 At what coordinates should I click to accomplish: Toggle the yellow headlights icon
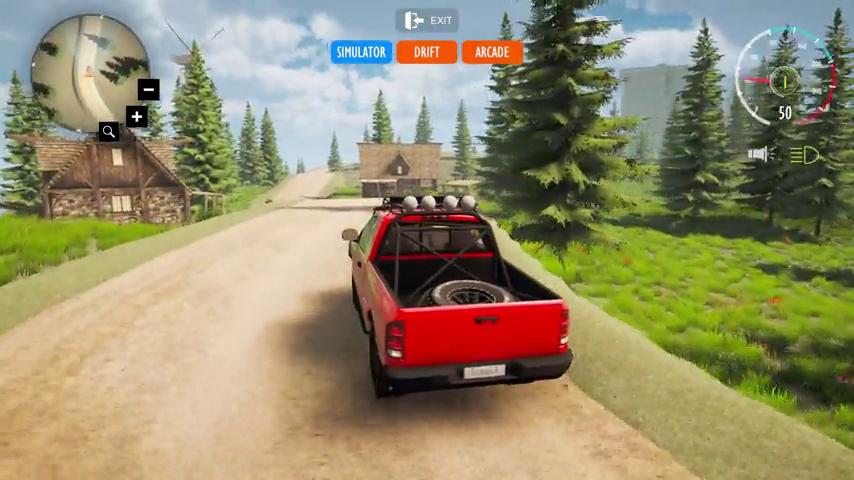tap(805, 155)
